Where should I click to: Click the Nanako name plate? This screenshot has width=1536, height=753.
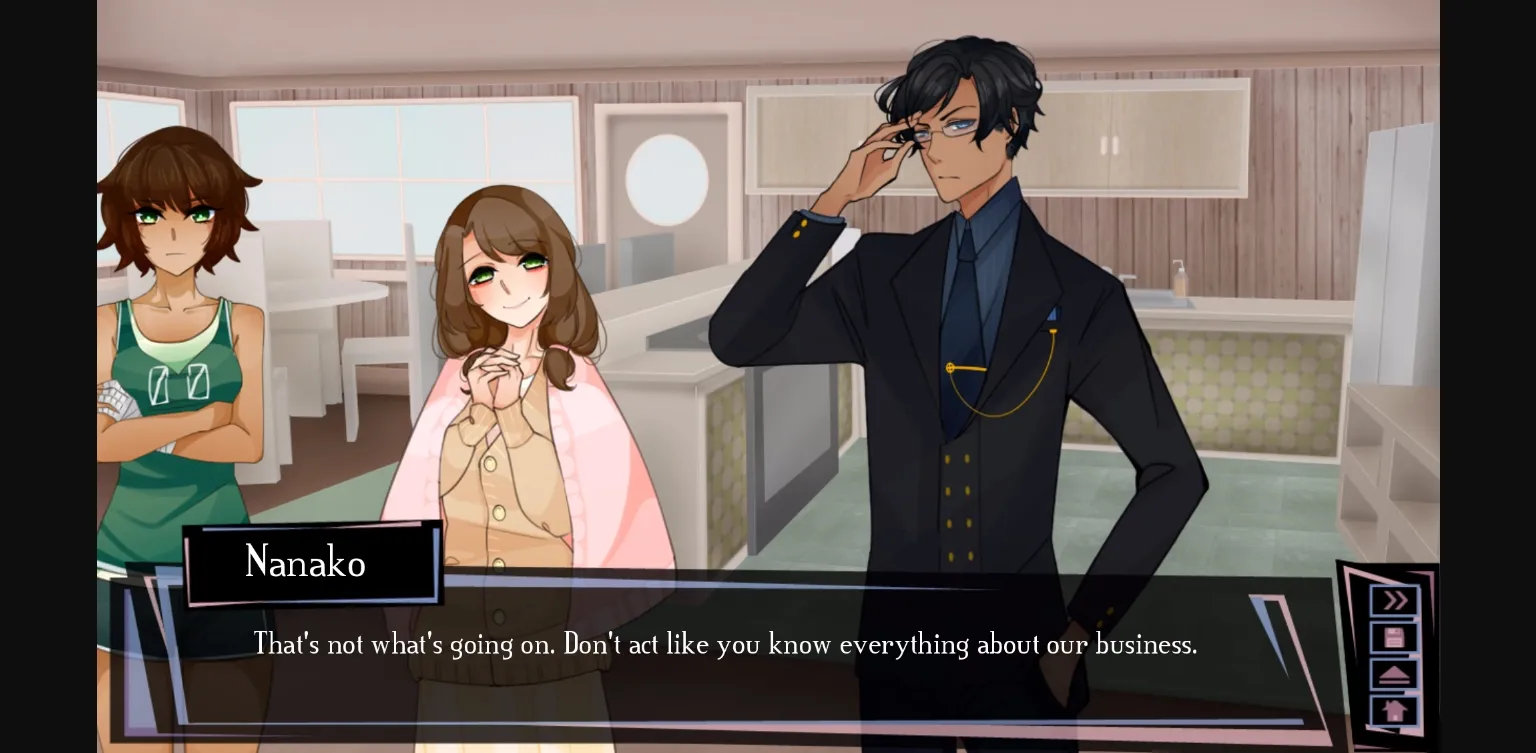[x=305, y=562]
